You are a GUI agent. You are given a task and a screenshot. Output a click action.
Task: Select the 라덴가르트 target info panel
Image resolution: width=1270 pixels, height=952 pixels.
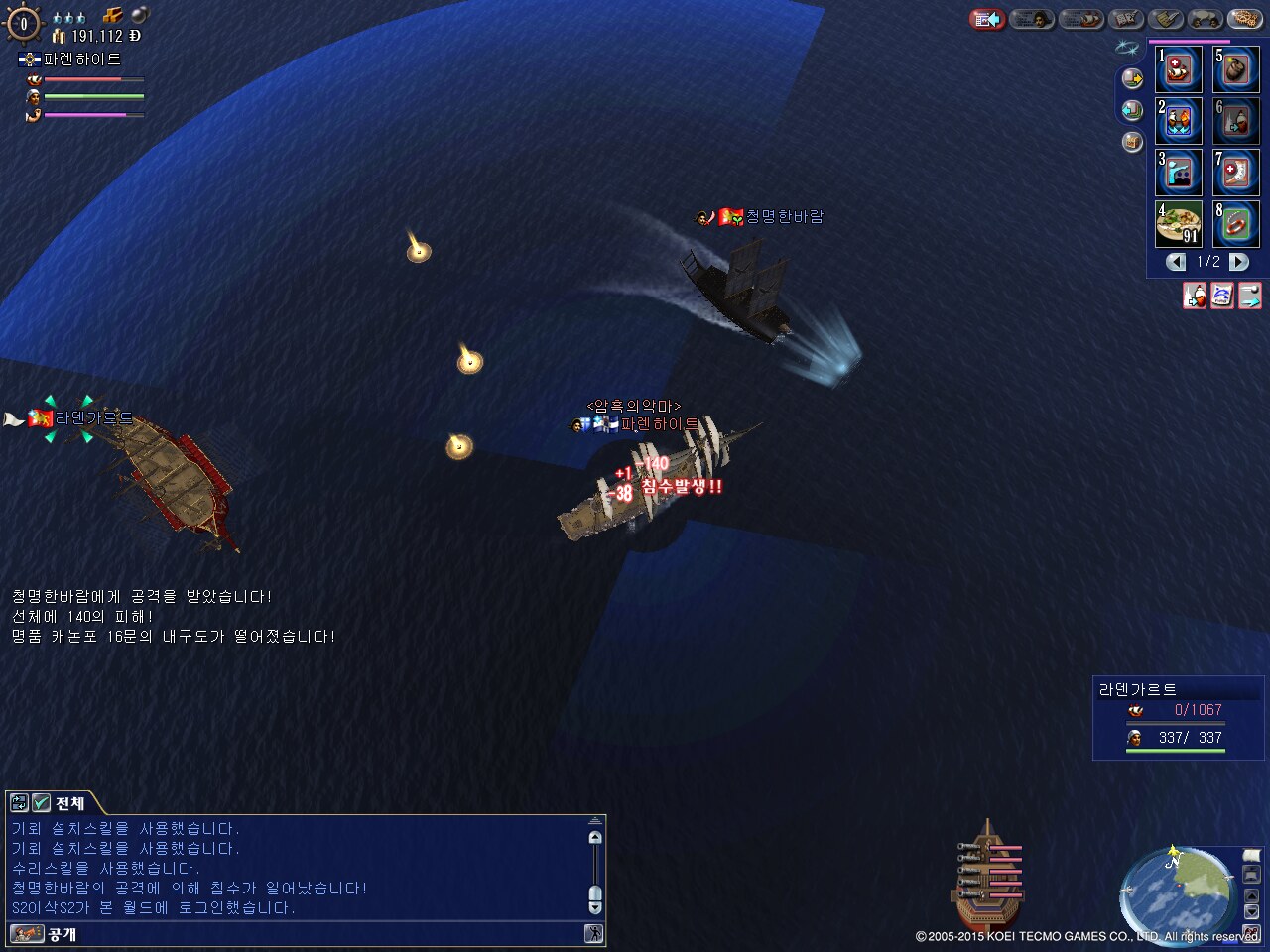point(1178,717)
